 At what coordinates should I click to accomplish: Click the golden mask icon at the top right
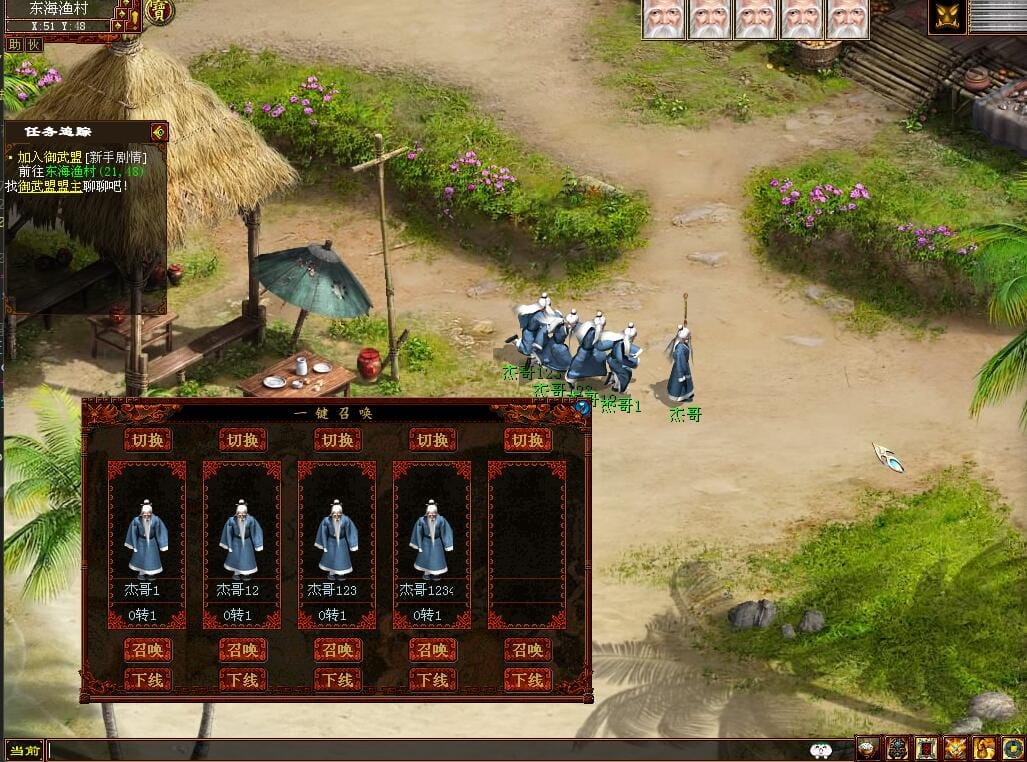click(946, 17)
